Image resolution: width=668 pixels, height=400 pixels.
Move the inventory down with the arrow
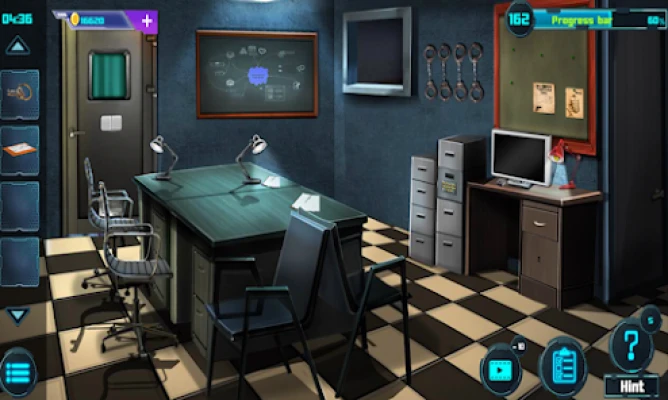click(17, 315)
